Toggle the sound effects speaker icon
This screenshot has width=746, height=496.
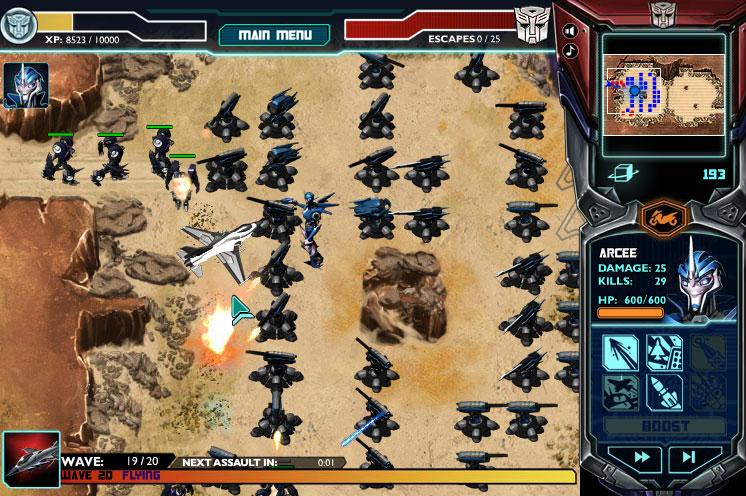[570, 29]
